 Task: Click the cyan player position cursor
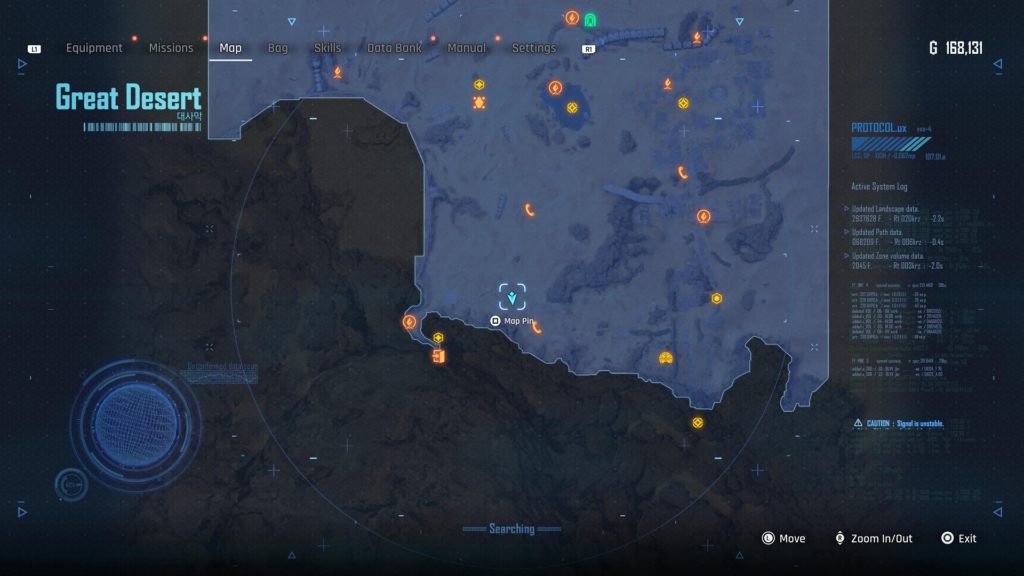[513, 297]
